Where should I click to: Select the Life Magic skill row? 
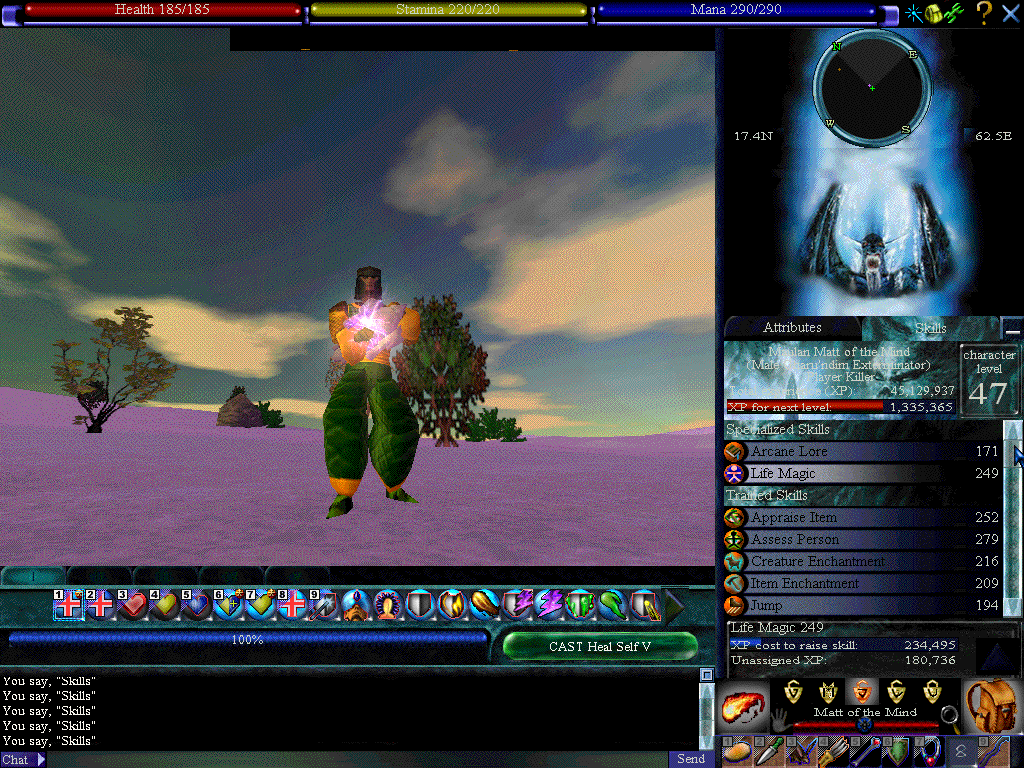(860, 474)
